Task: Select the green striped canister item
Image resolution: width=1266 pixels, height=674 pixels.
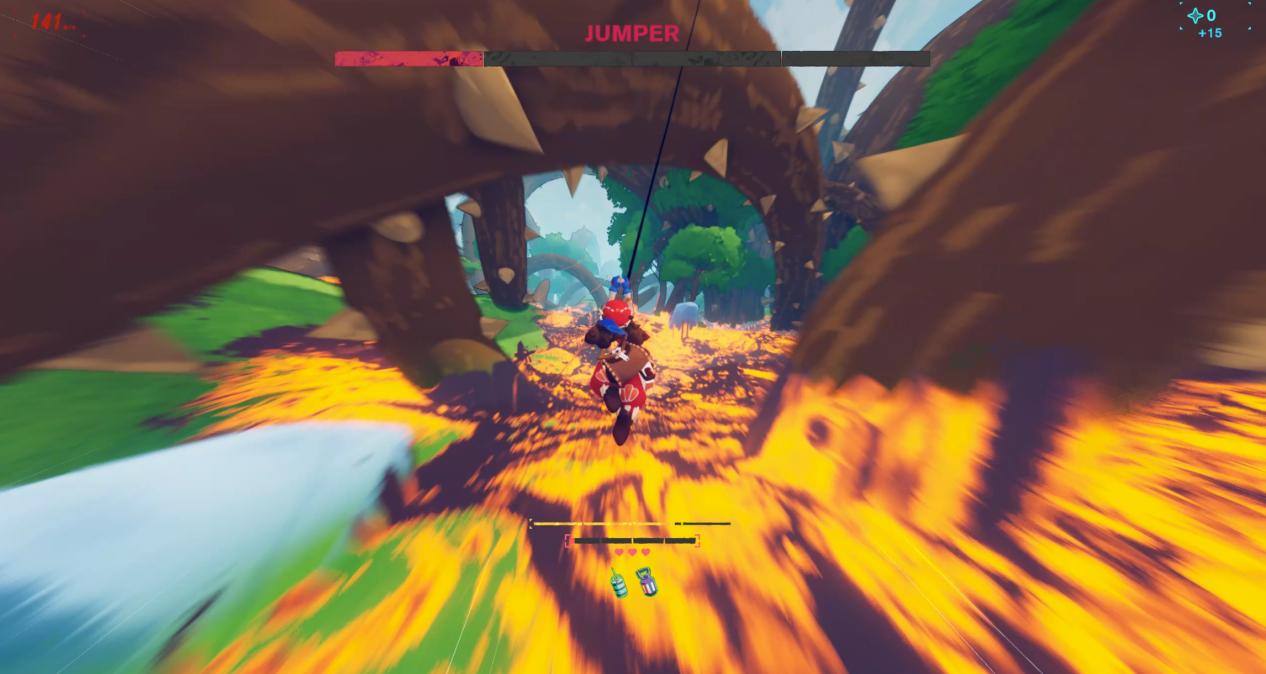Action: point(619,584)
